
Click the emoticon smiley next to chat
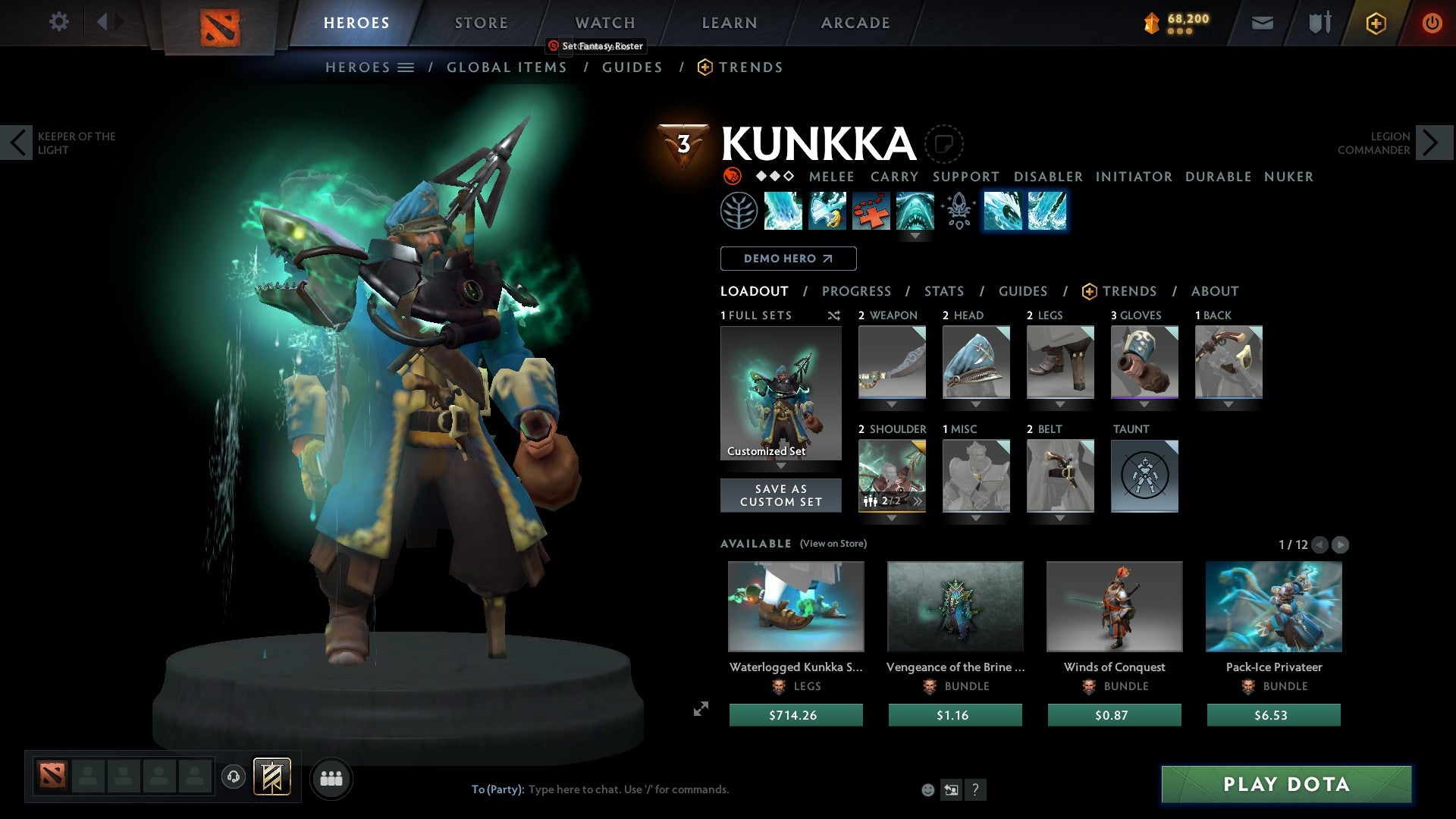(x=927, y=789)
